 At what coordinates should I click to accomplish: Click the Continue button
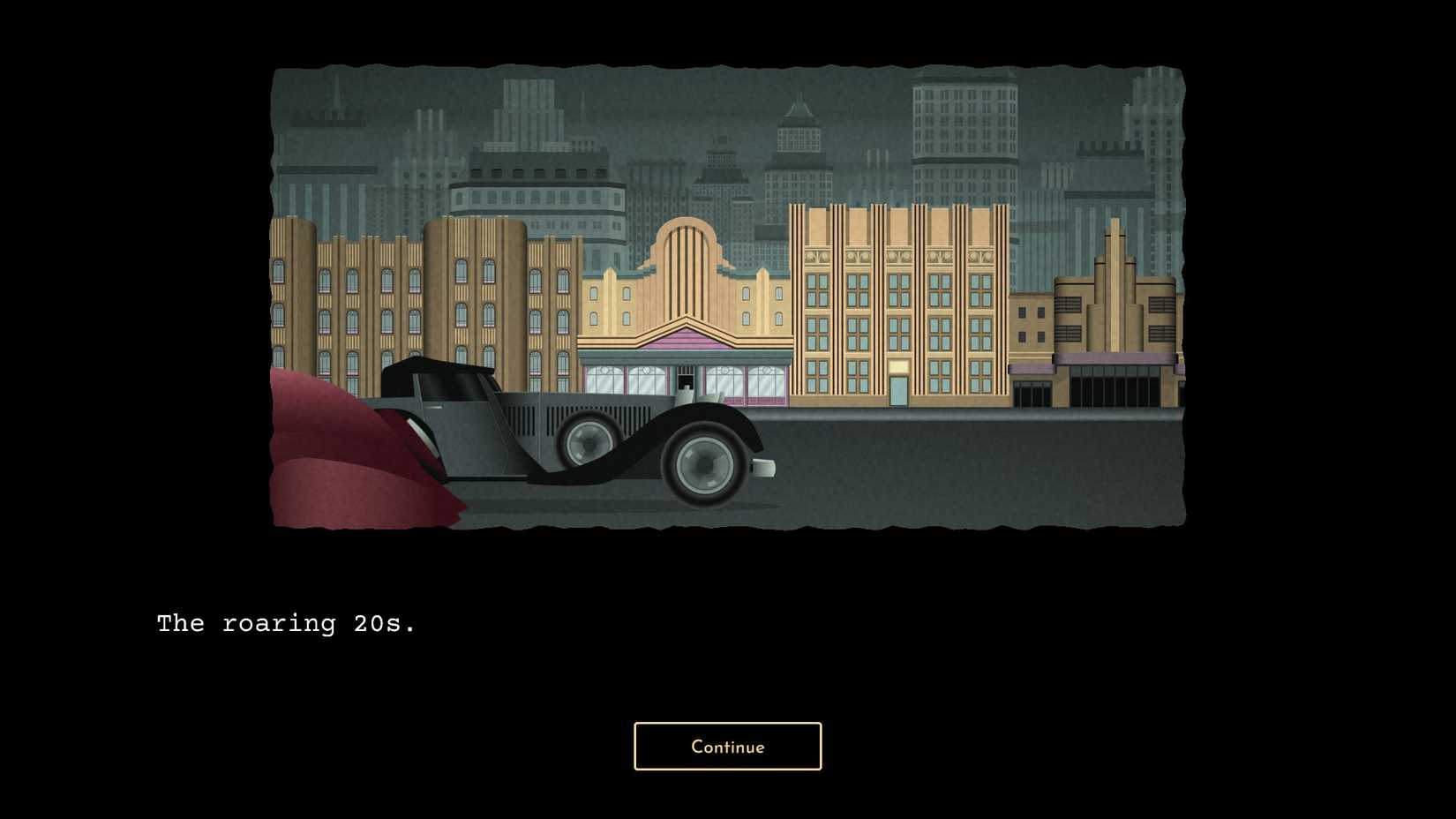click(x=727, y=746)
